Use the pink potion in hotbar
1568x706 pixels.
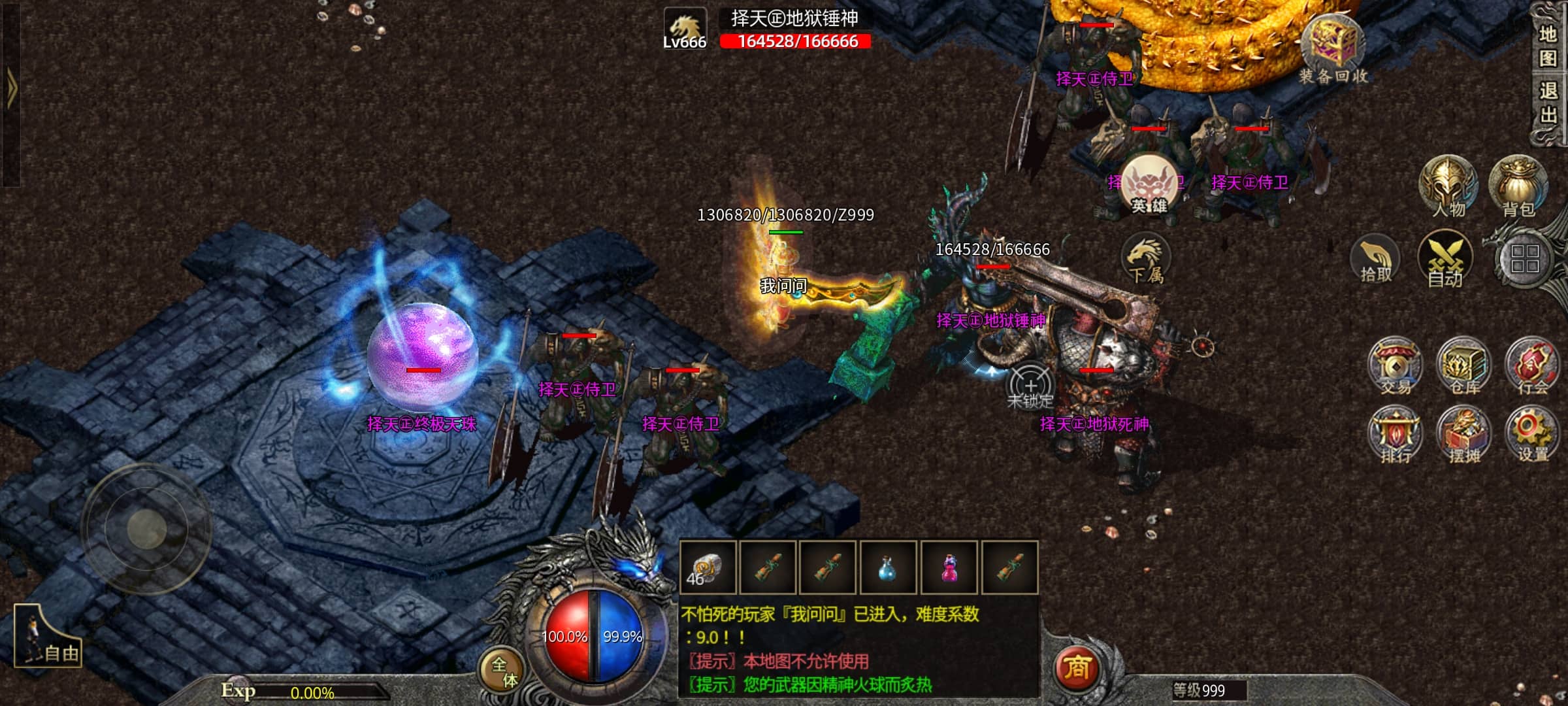949,567
